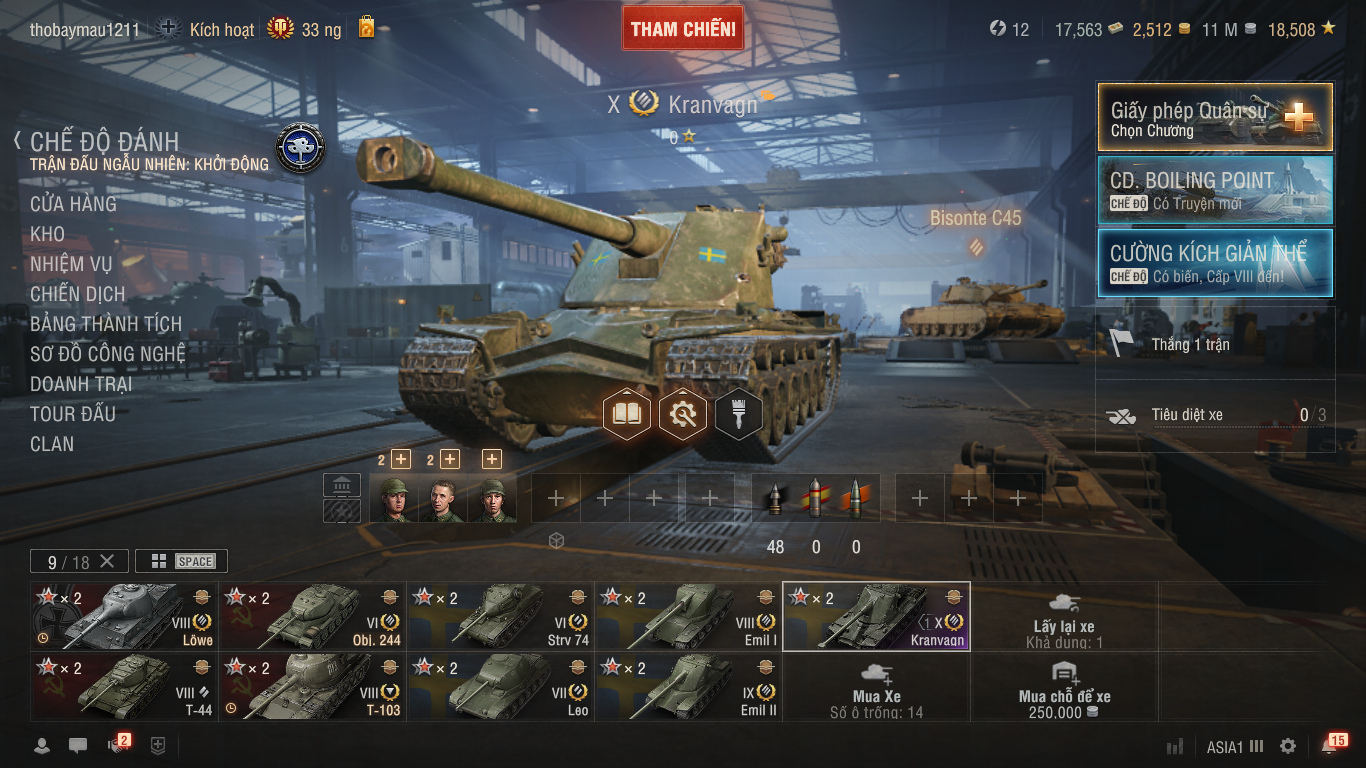Open the KHO depot menu
The width and height of the screenshot is (1366, 768).
47,234
